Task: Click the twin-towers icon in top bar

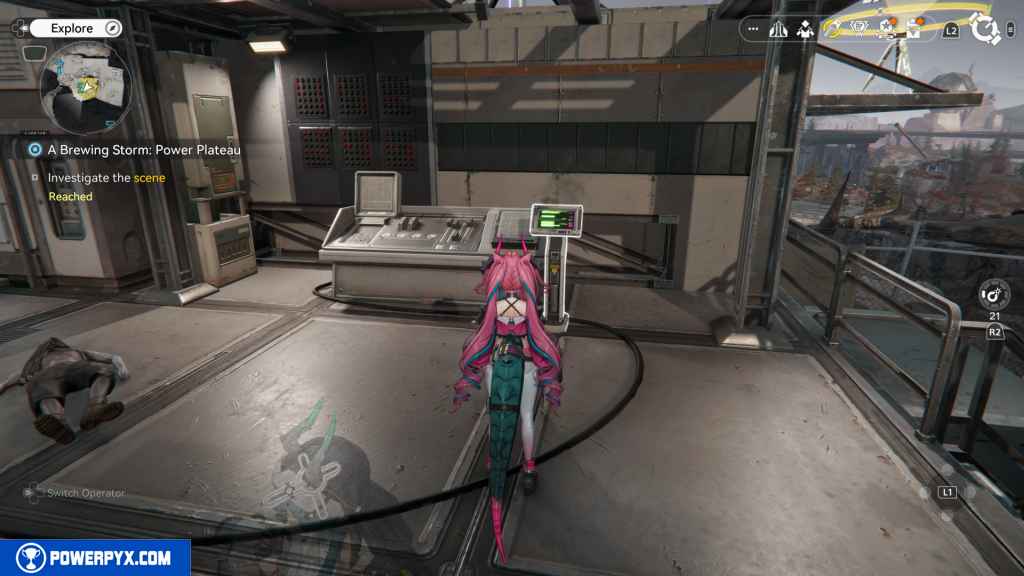Action: coord(780,29)
